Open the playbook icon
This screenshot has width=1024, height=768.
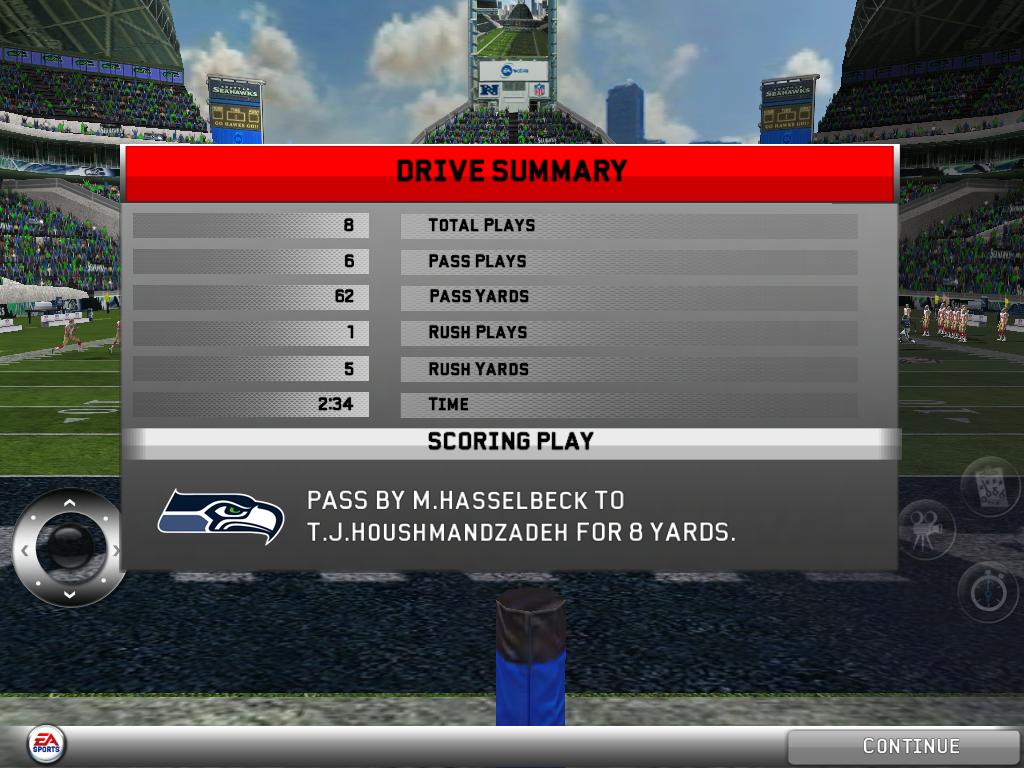(x=990, y=488)
